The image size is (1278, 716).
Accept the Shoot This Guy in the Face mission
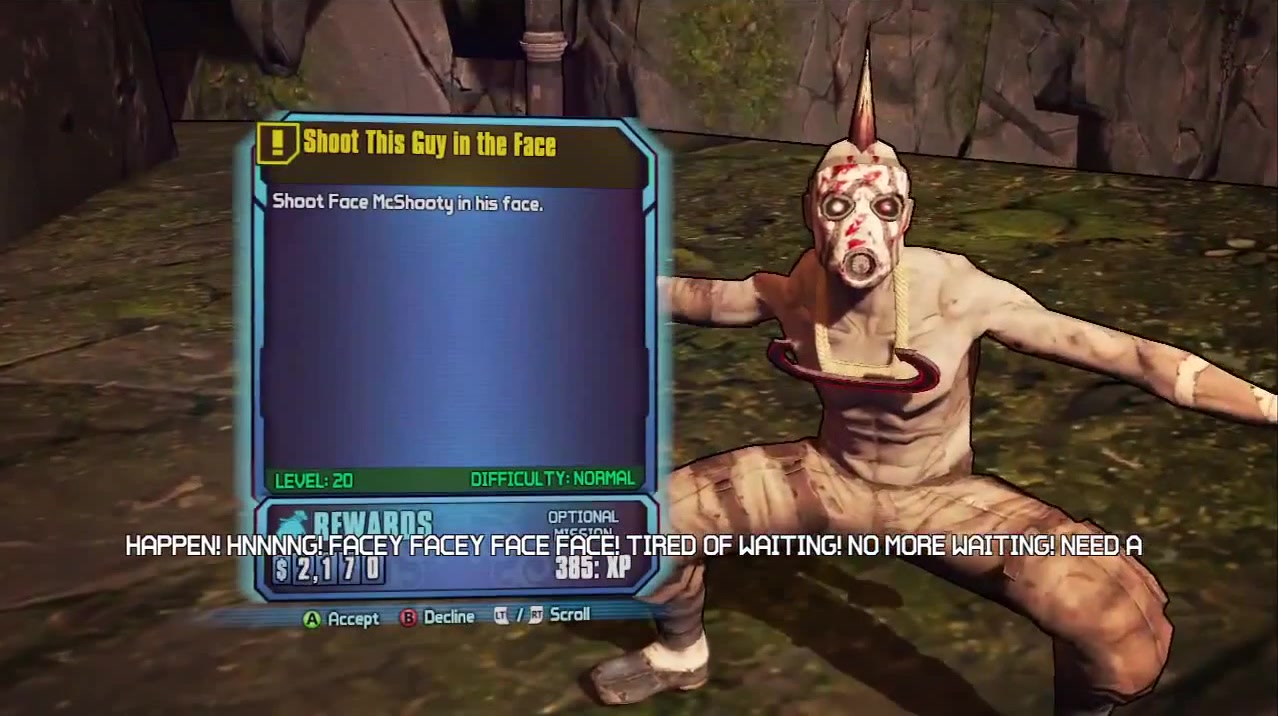pos(341,619)
